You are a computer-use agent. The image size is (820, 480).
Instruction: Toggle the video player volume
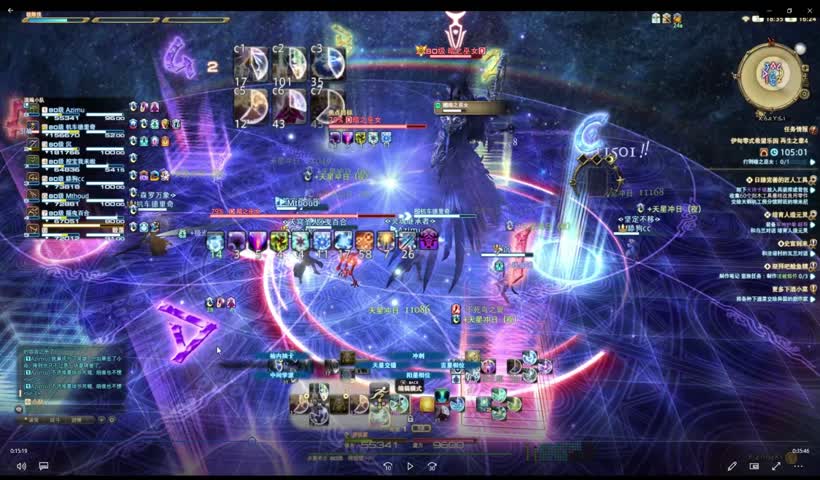point(21,466)
